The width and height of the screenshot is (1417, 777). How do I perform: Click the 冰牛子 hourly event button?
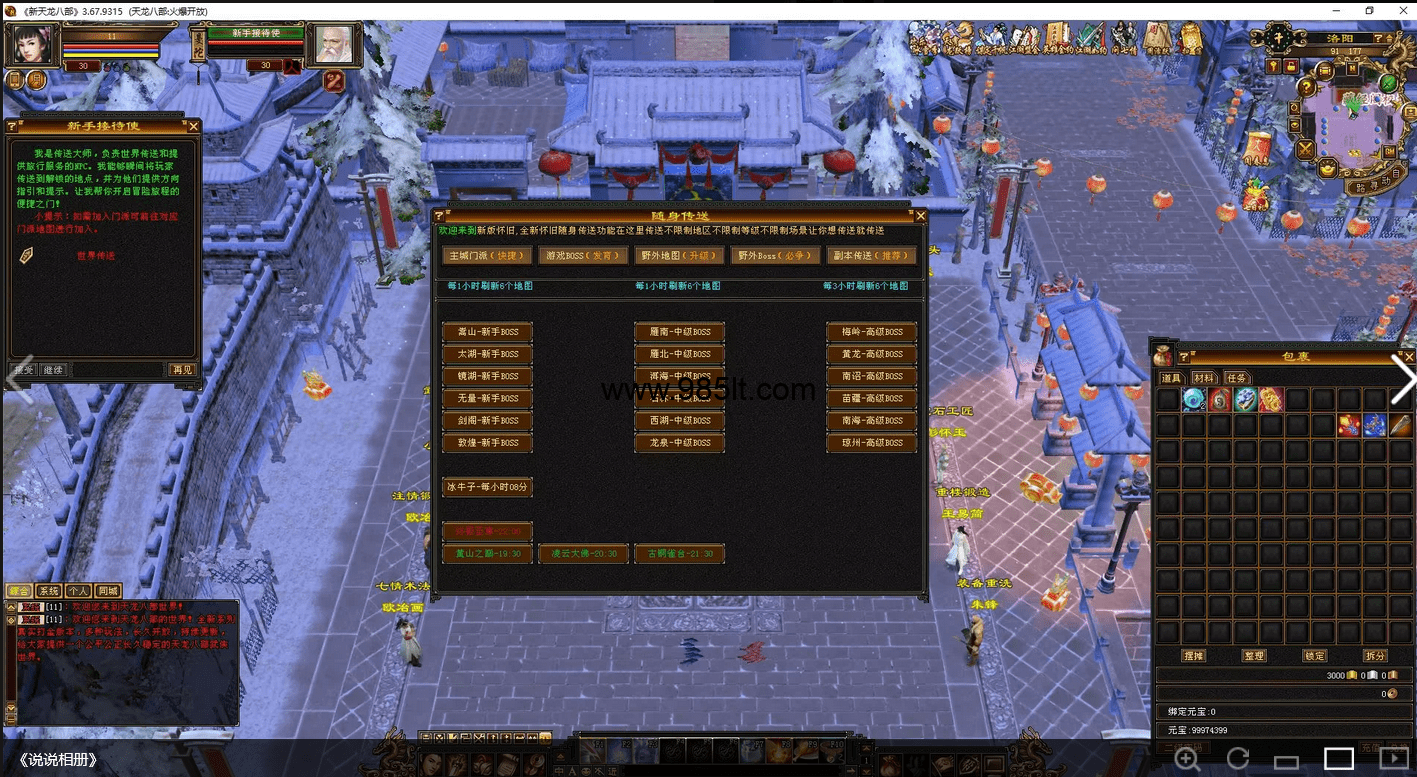pos(487,487)
